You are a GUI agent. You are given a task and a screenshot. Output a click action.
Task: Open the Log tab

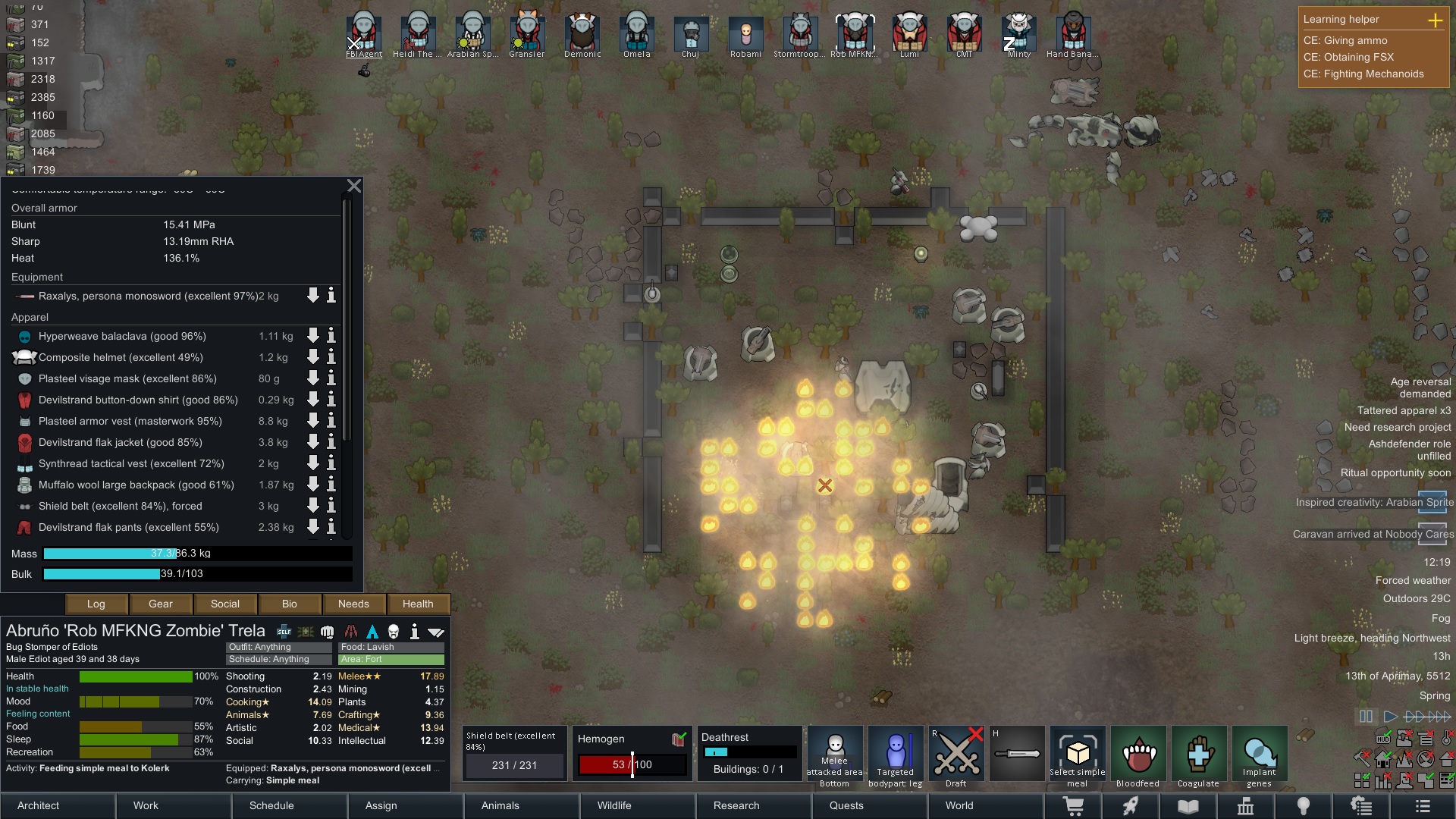click(96, 604)
